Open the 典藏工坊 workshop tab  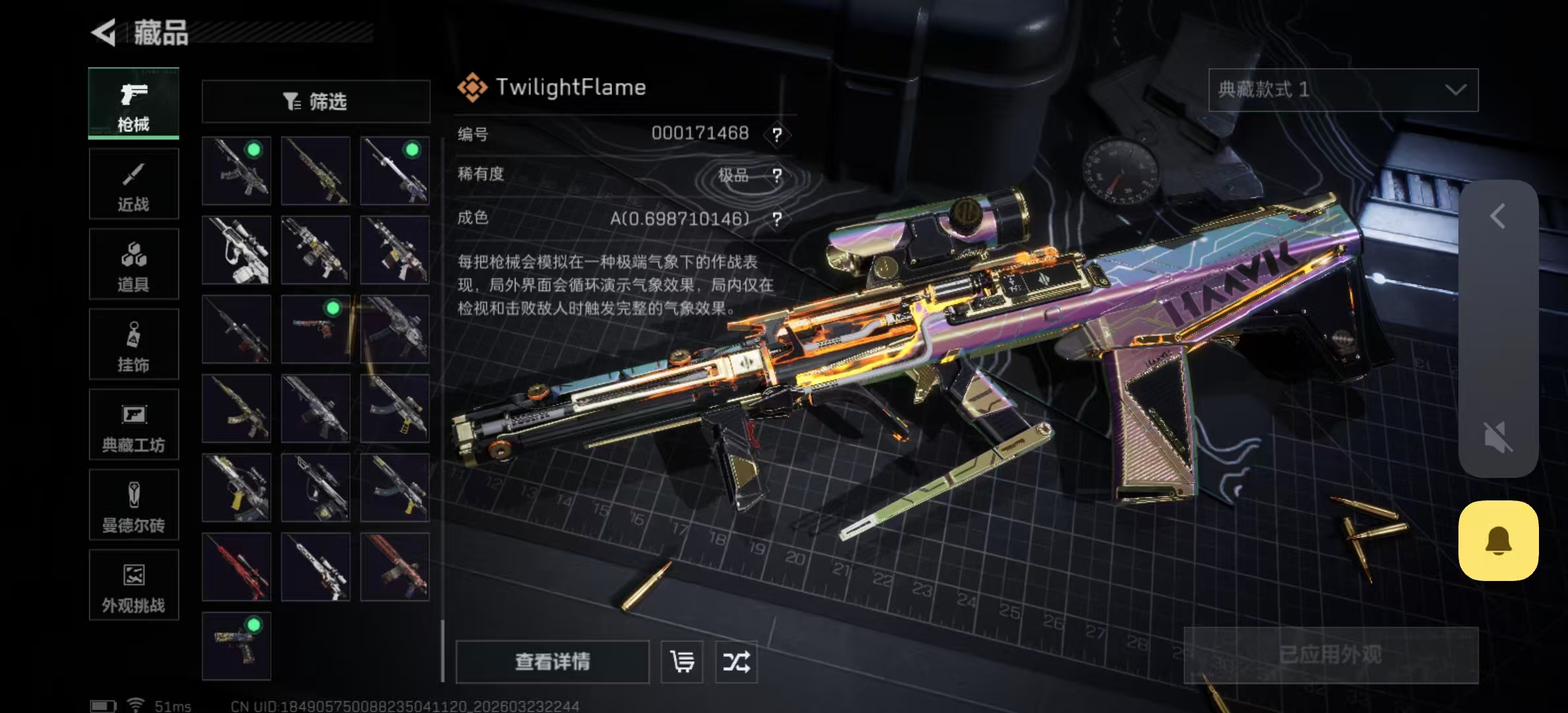tap(133, 425)
